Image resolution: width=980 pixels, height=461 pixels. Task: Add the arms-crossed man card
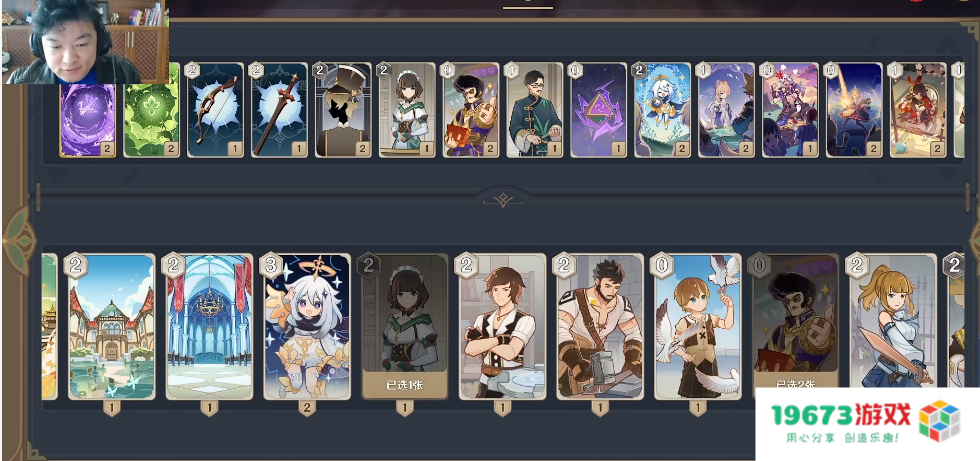(x=502, y=327)
